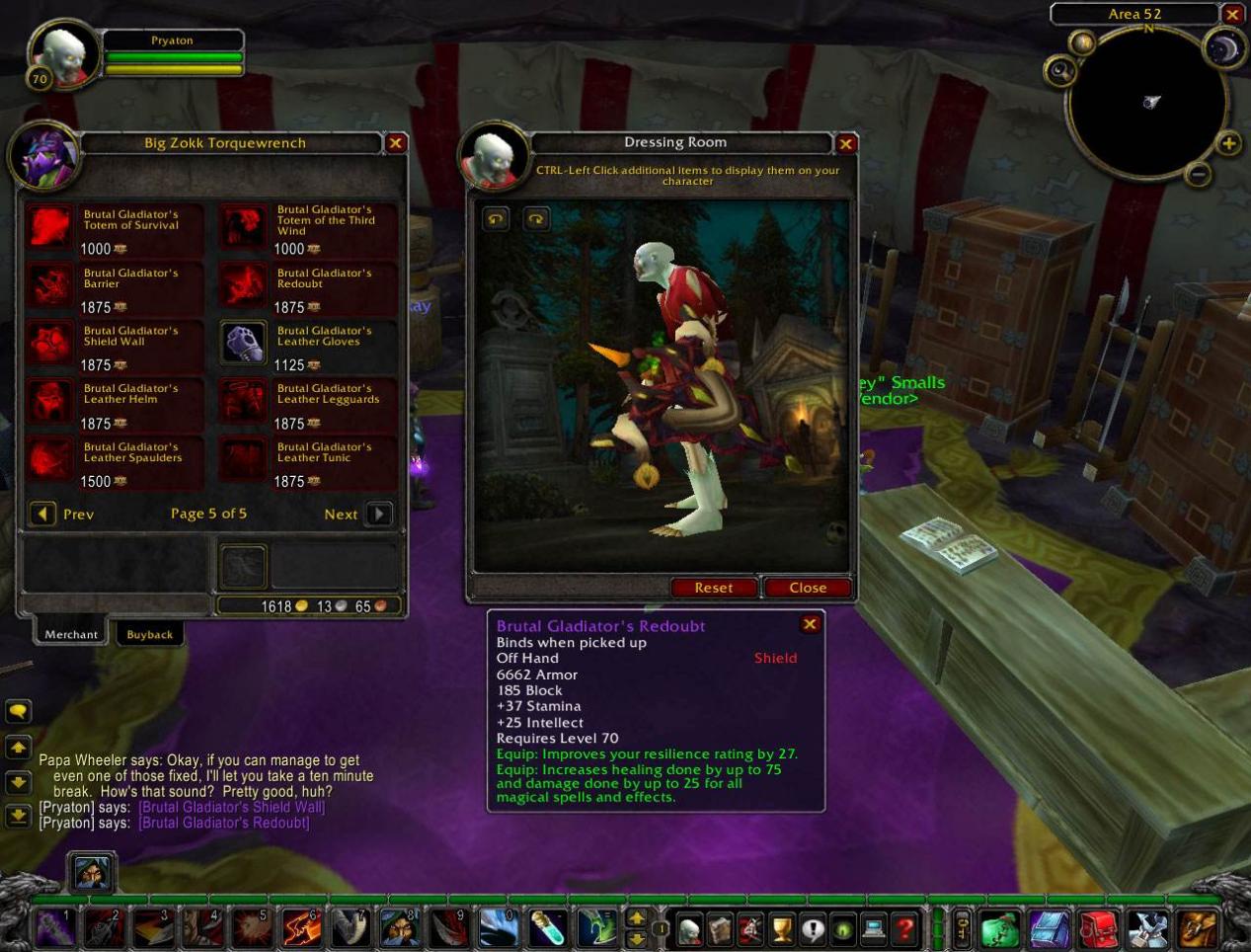Click the Dressing Room Close button
1251x952 pixels.
[808, 588]
